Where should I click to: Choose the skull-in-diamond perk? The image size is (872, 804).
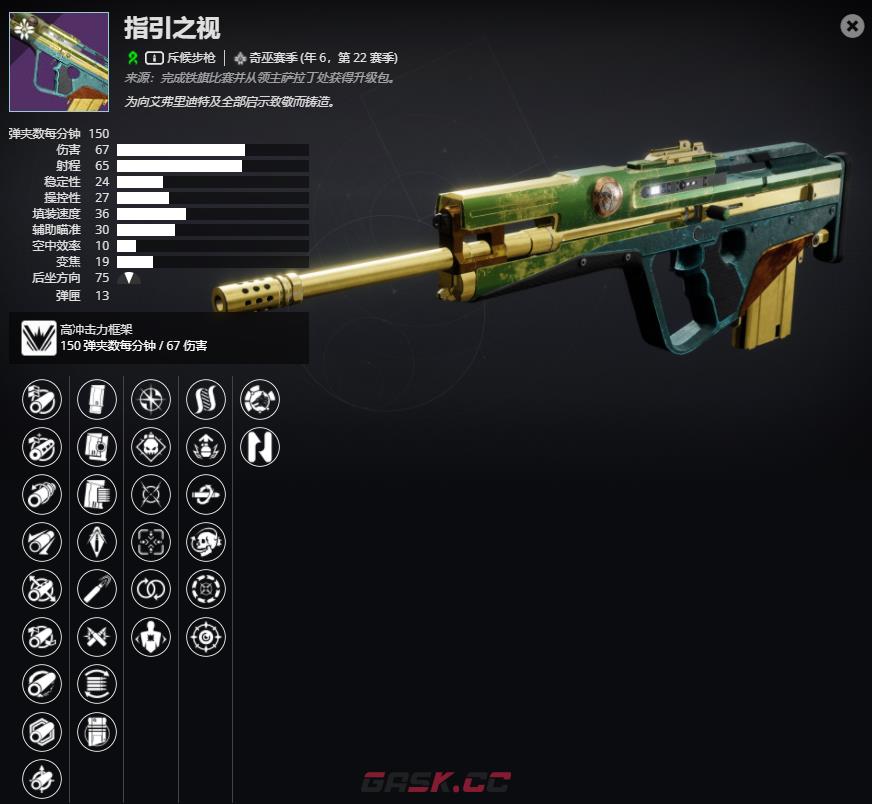coord(151,447)
